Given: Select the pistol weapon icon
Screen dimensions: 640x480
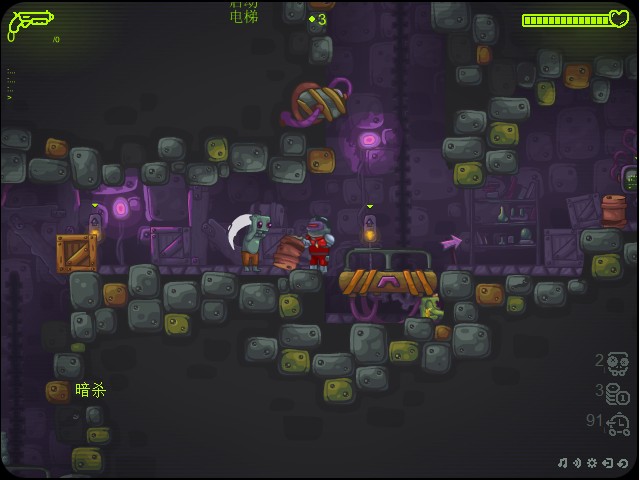Looking at the screenshot, I should 30,23.
